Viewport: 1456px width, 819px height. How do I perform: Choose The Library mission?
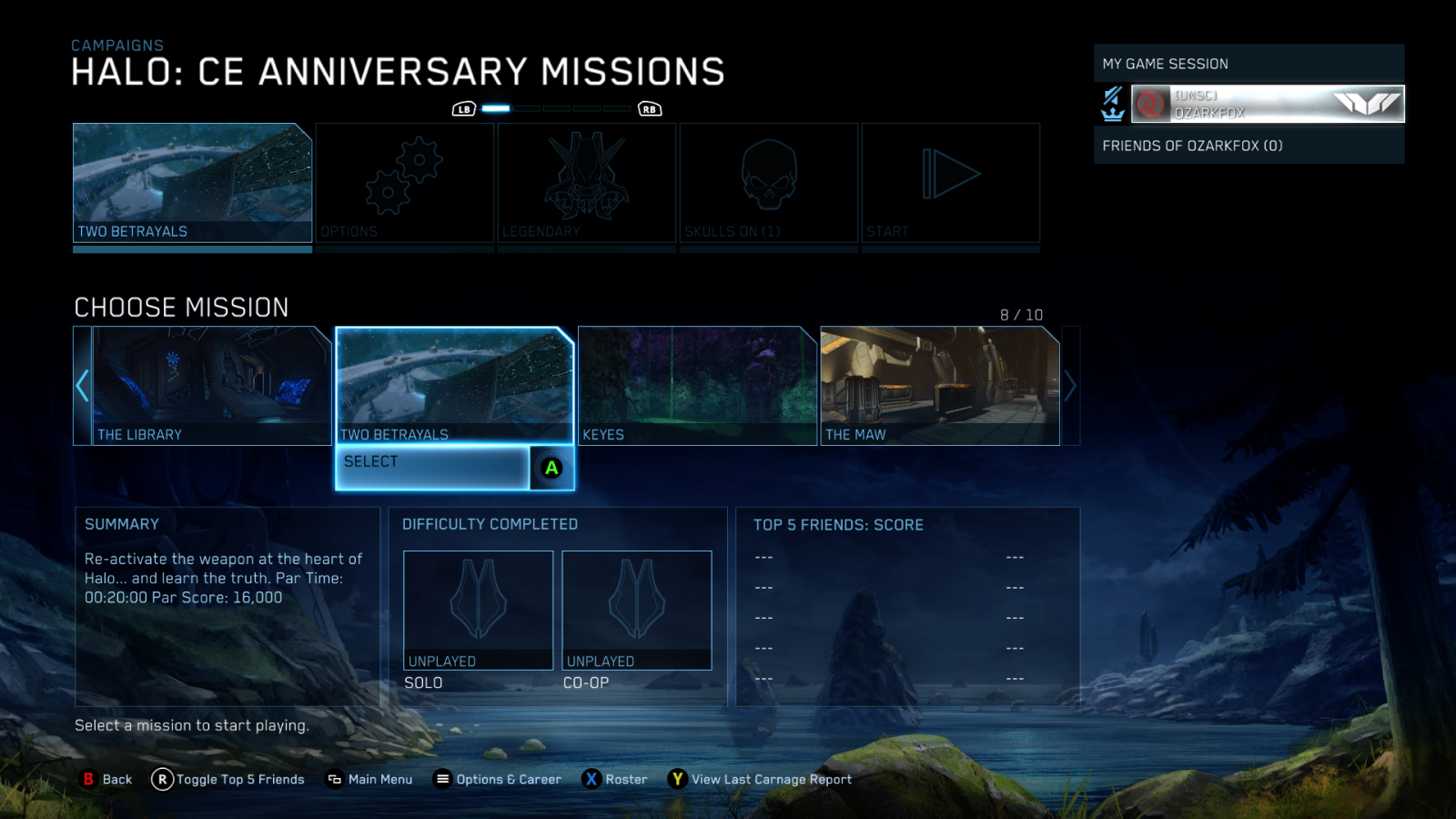point(211,386)
